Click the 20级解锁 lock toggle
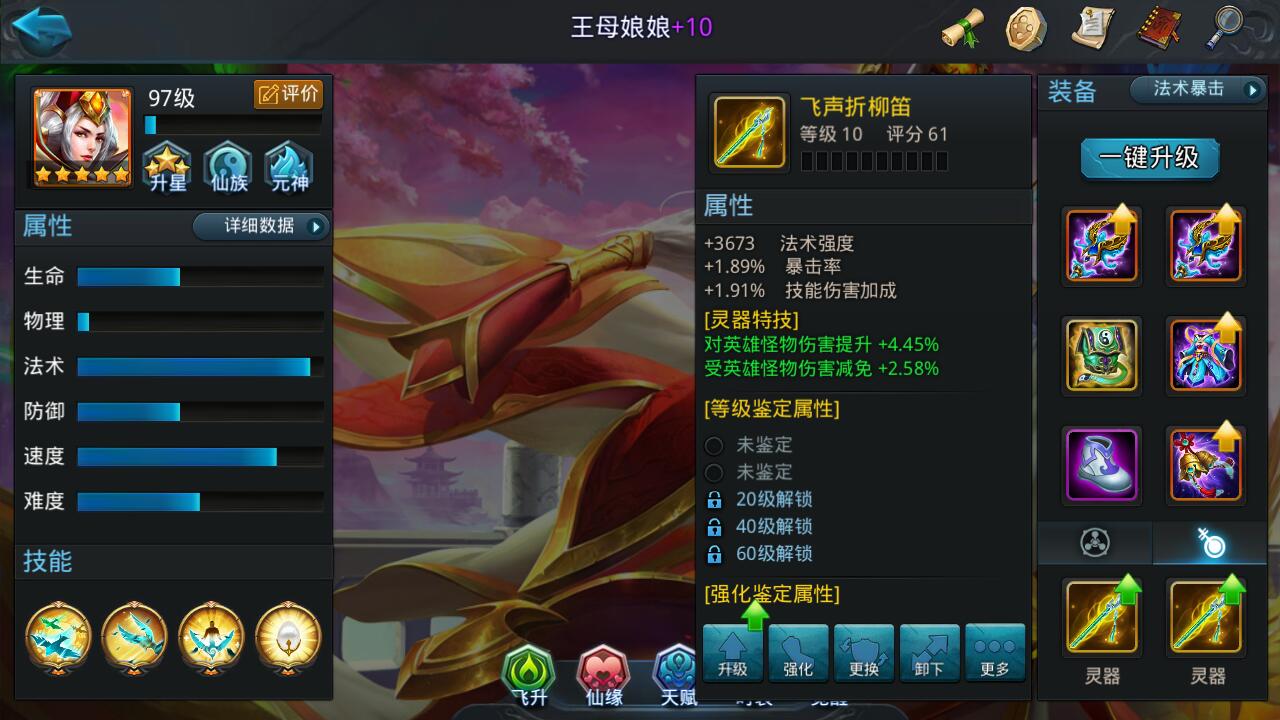The width and height of the screenshot is (1280, 720). coord(713,499)
